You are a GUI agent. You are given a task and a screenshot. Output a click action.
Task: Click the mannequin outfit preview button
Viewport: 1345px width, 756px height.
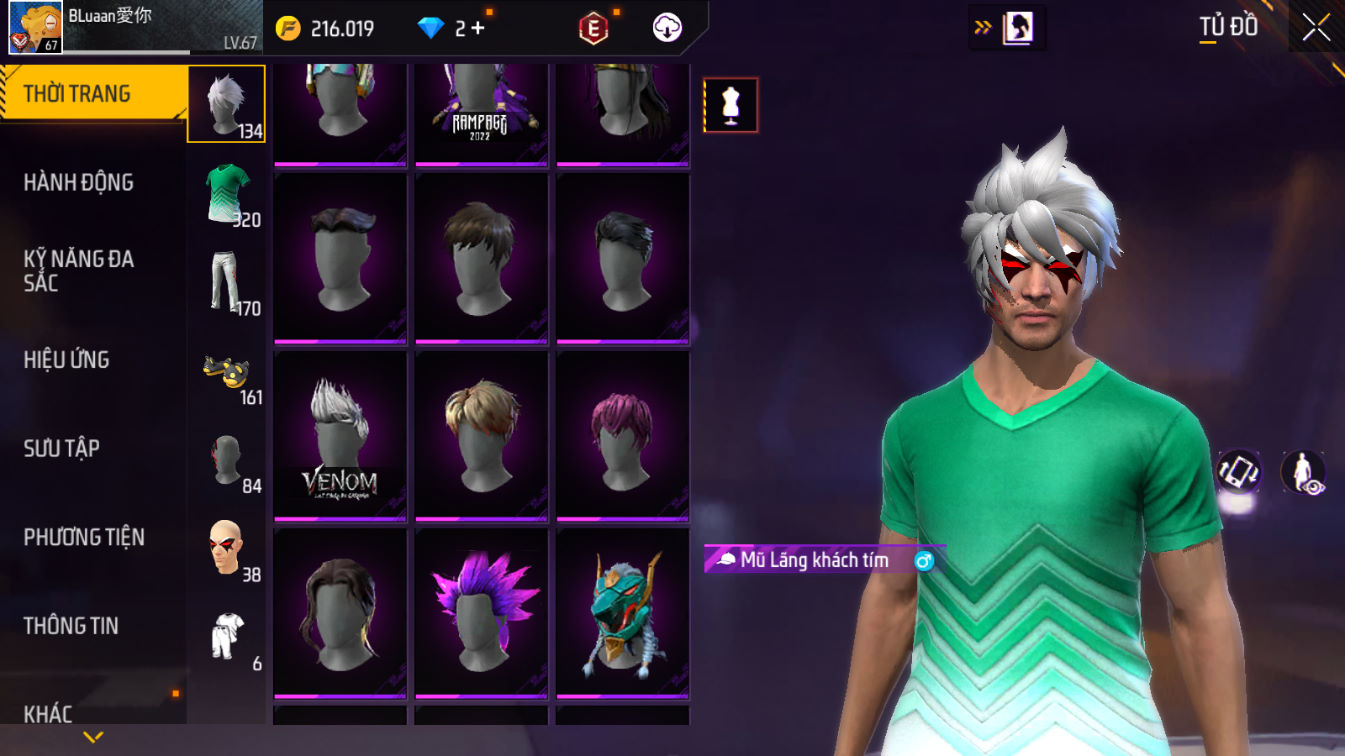point(730,105)
